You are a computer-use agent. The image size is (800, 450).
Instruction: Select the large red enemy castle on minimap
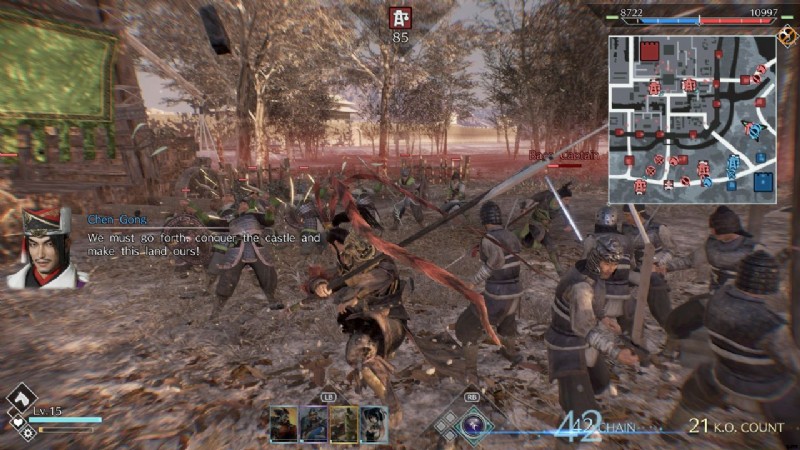(x=649, y=52)
